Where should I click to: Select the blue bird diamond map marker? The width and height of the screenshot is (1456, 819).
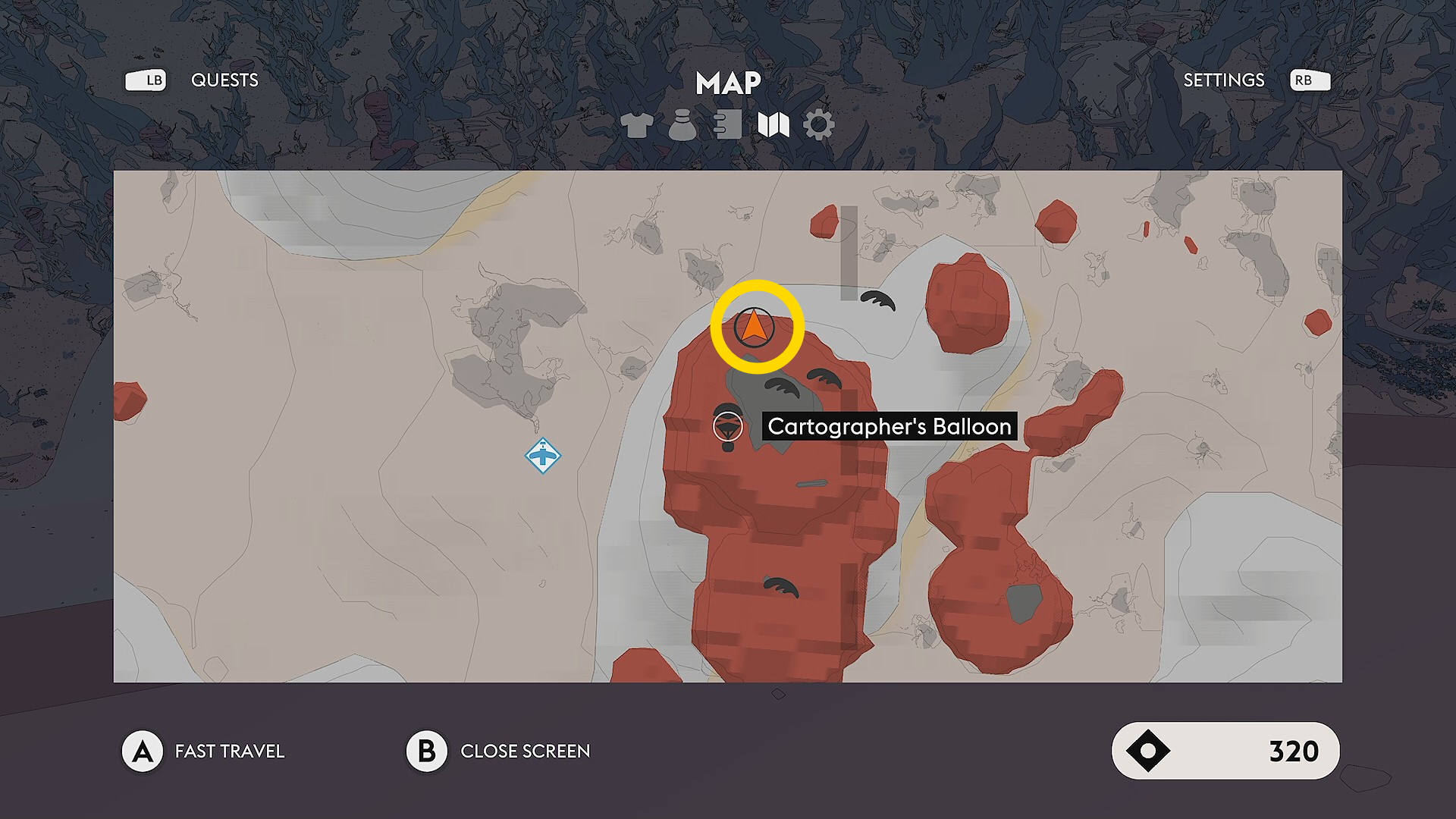click(x=543, y=456)
